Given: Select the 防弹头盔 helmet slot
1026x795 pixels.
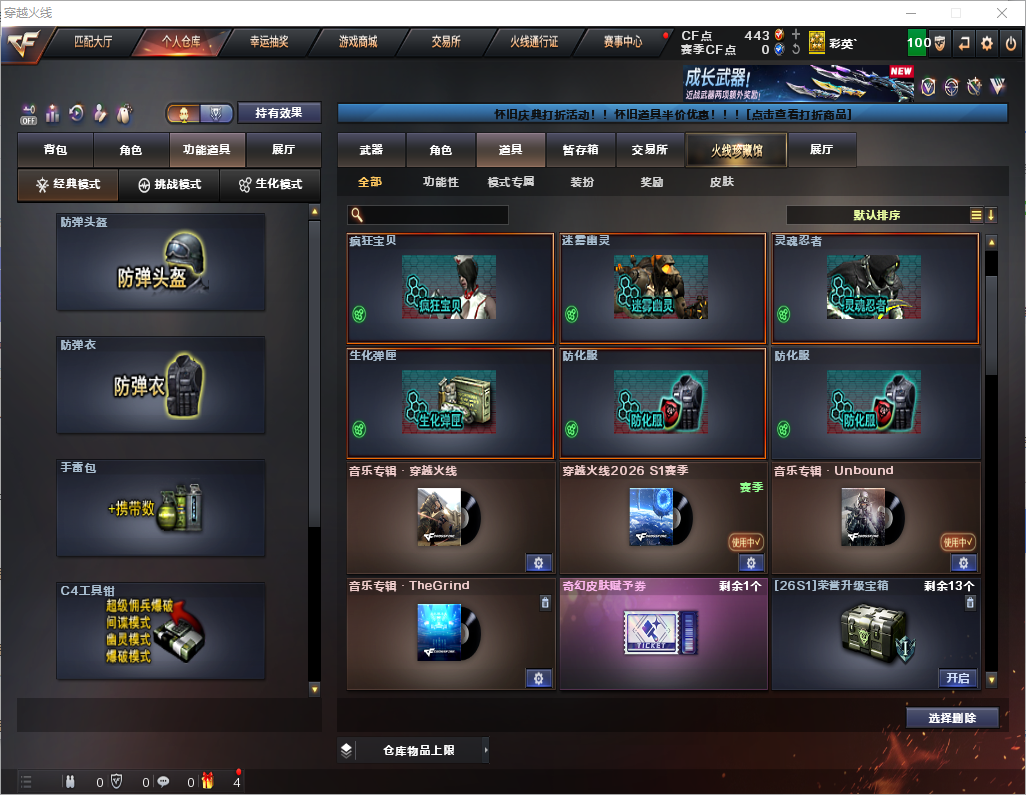Looking at the screenshot, I should pyautogui.click(x=161, y=262).
